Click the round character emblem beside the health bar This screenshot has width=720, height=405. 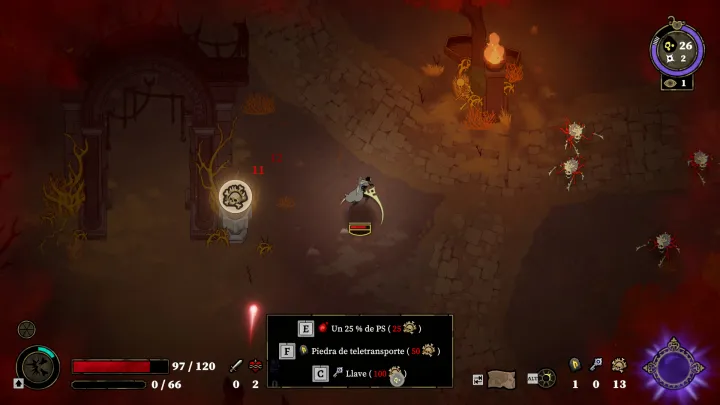38,367
